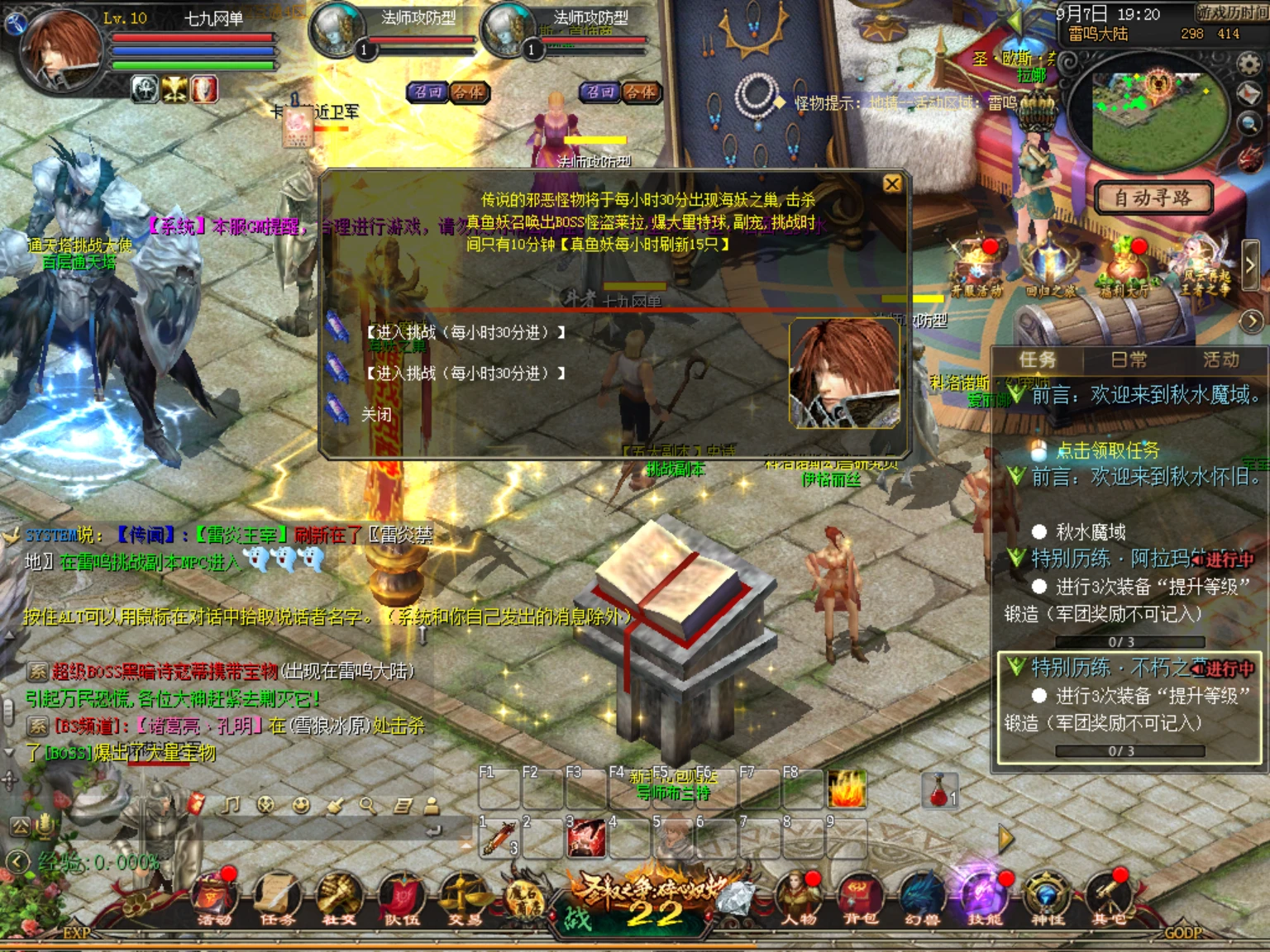Switch to the 日常 daily tab

pyautogui.click(x=1129, y=359)
